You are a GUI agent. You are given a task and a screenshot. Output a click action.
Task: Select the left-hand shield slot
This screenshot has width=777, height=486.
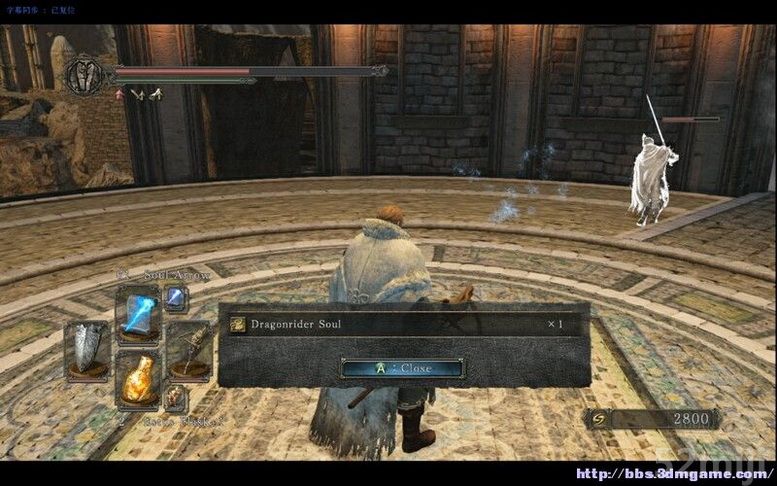[87, 348]
